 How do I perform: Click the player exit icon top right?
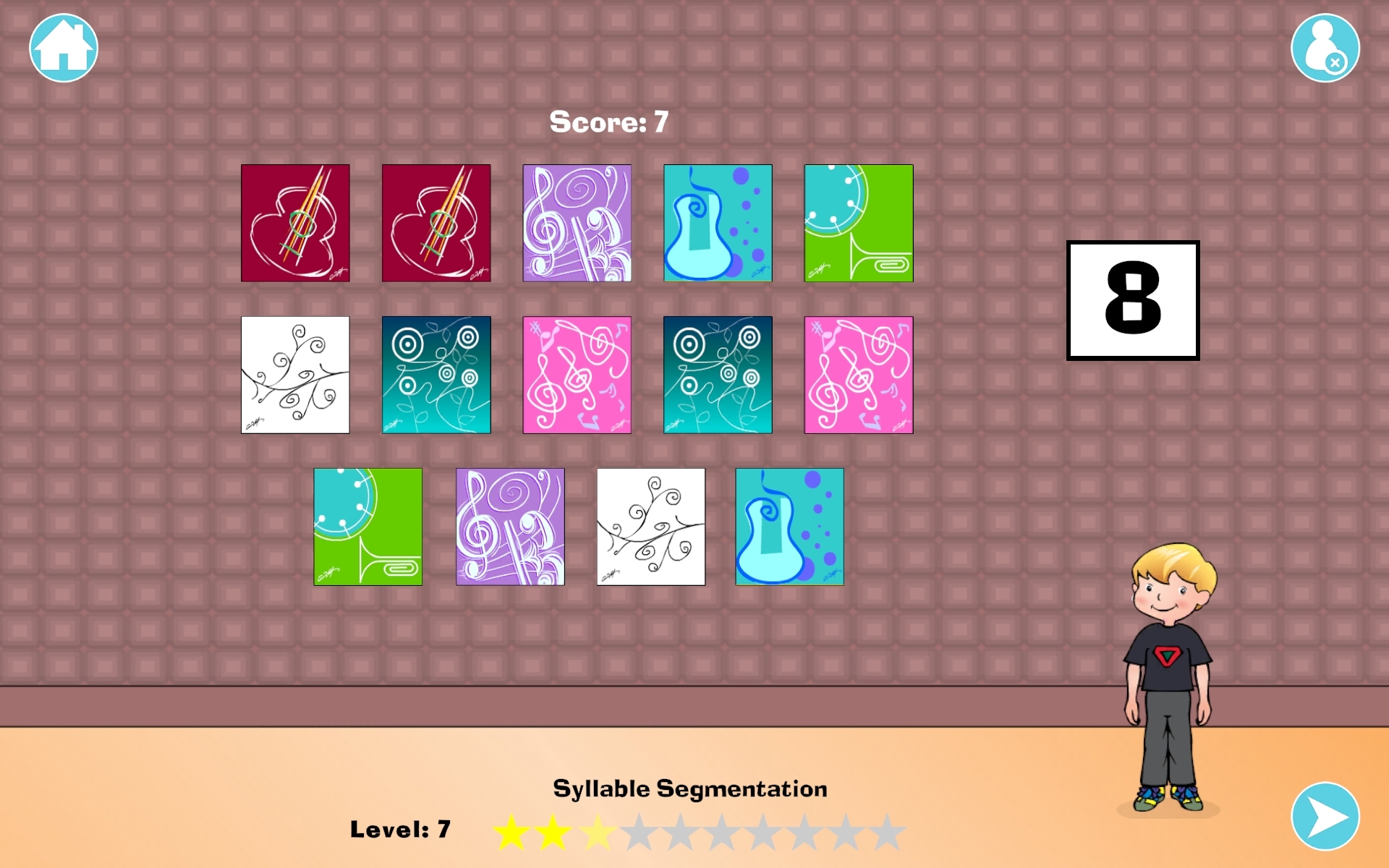pos(1325,46)
